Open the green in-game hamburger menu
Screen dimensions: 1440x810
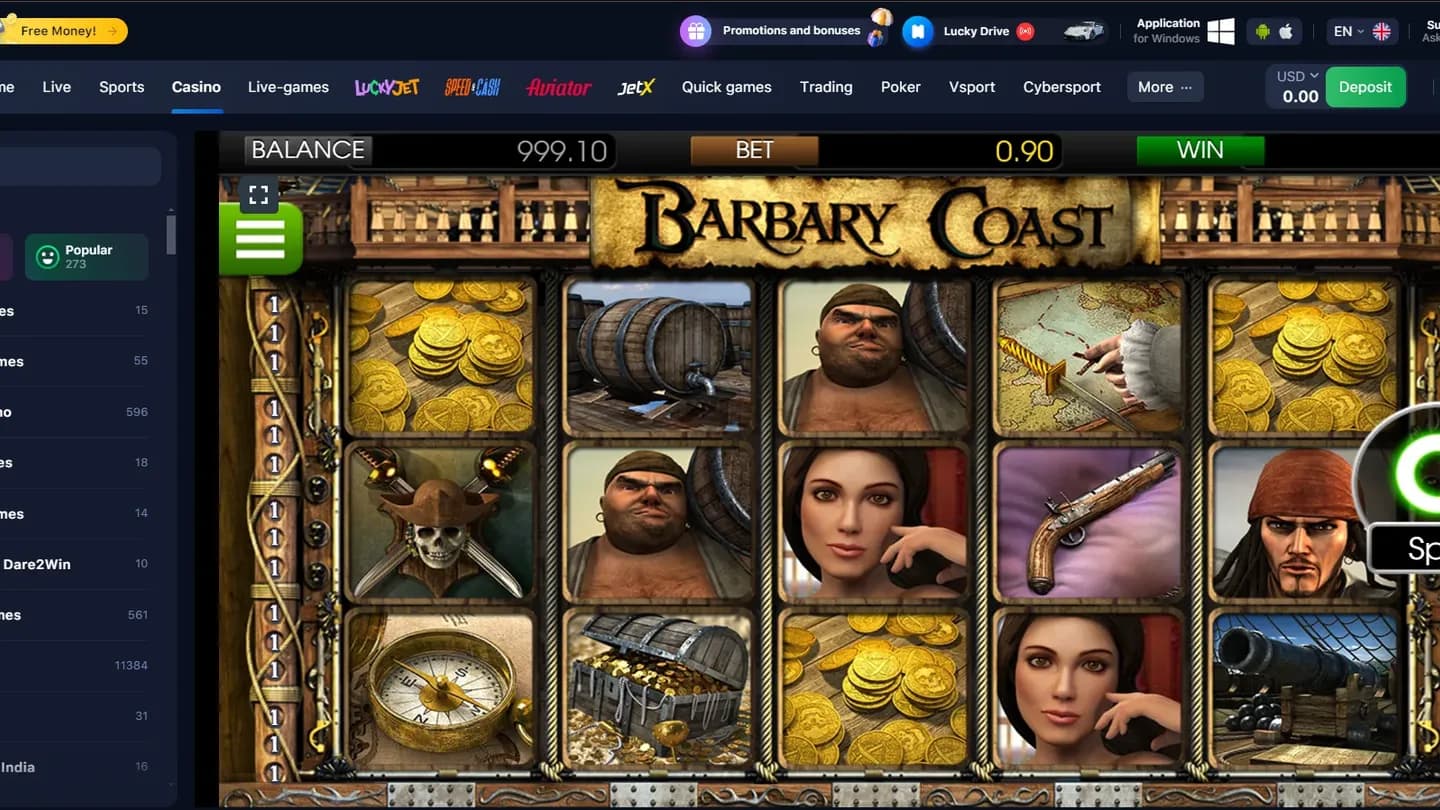coord(260,238)
